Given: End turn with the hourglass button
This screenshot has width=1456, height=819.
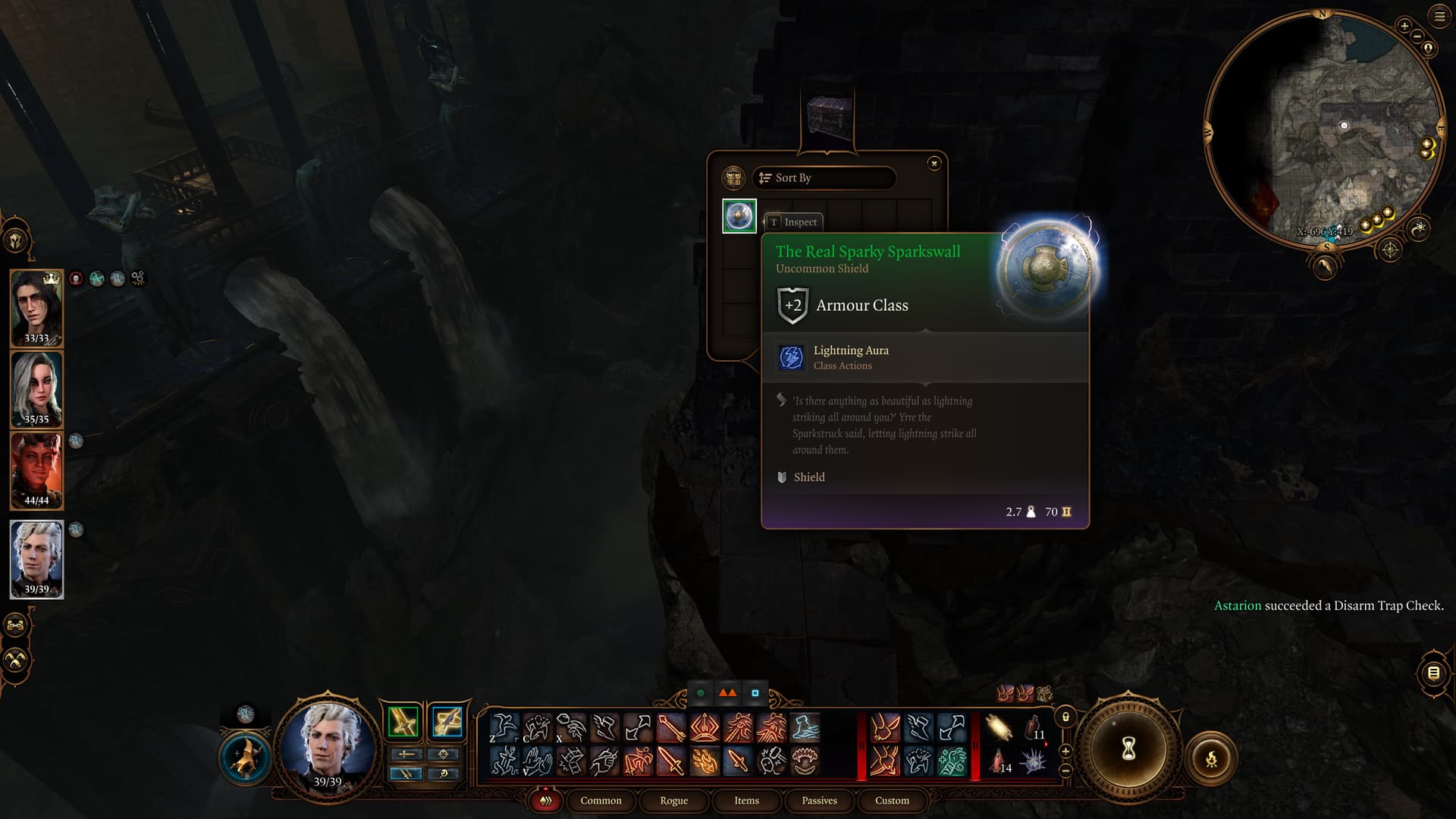Looking at the screenshot, I should [x=1128, y=750].
